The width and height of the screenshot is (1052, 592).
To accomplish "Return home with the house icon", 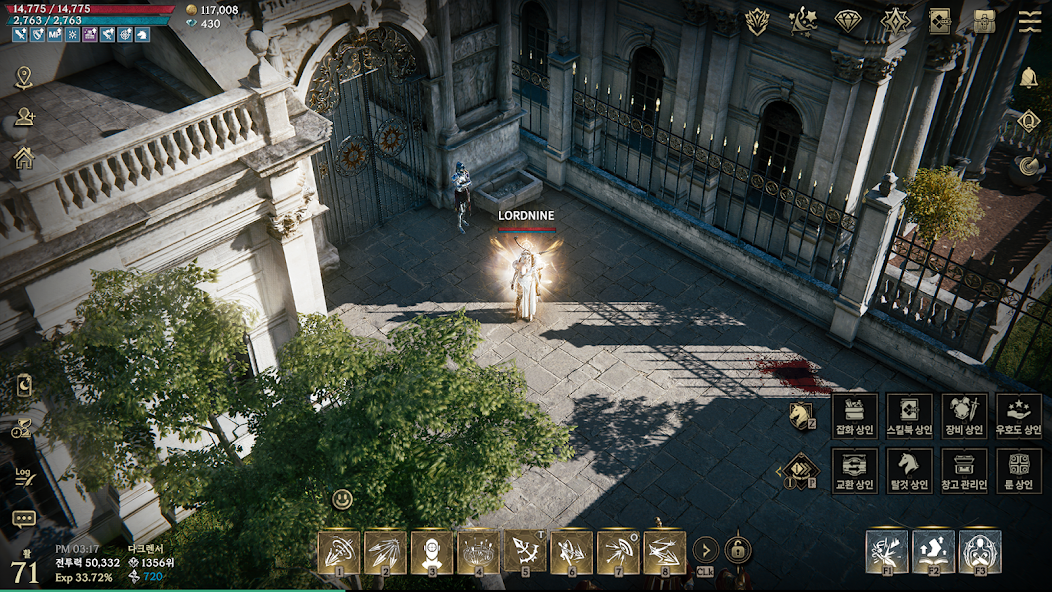I will click(x=24, y=158).
